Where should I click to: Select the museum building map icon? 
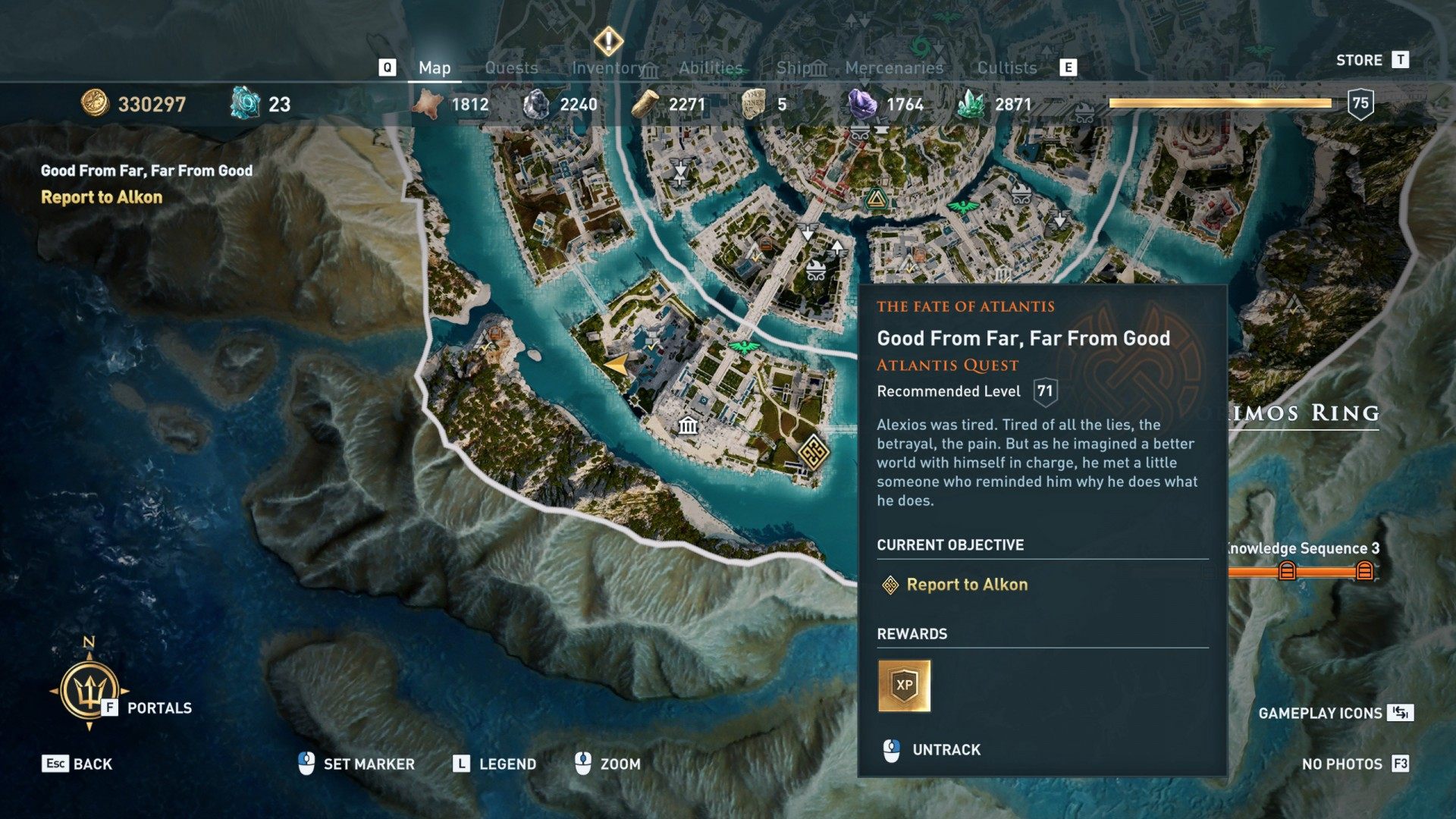coord(688,425)
